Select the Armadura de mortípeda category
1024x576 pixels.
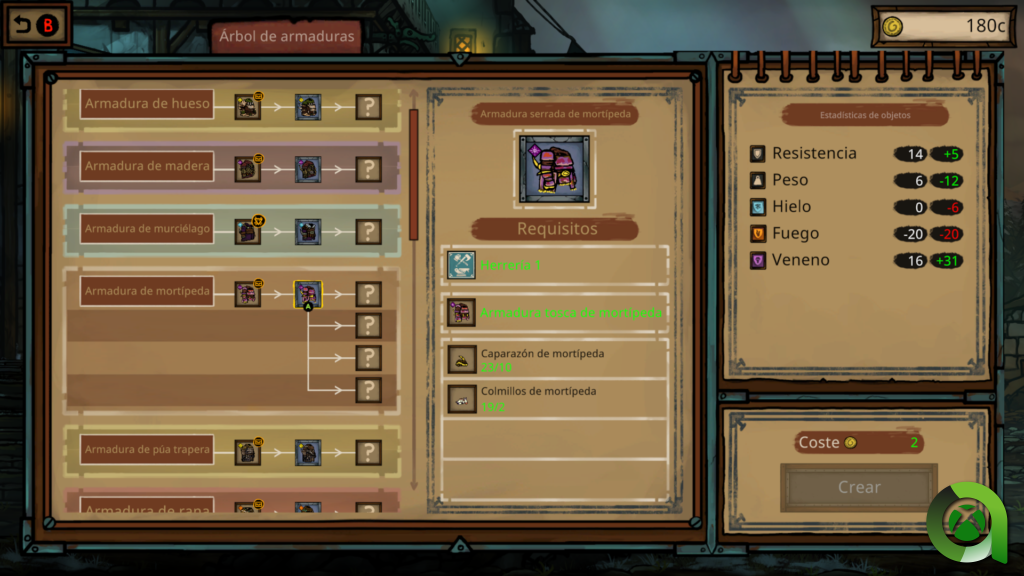(x=147, y=291)
